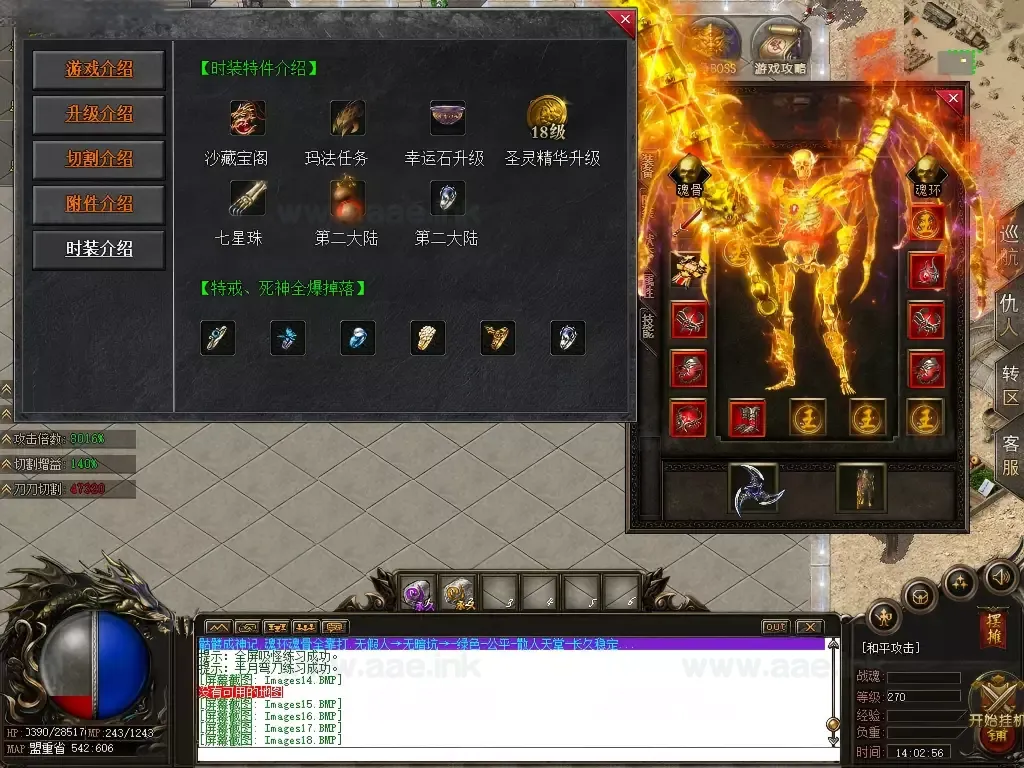Click the 沙藏宝阁 icon
1024x768 pixels.
click(x=247, y=118)
